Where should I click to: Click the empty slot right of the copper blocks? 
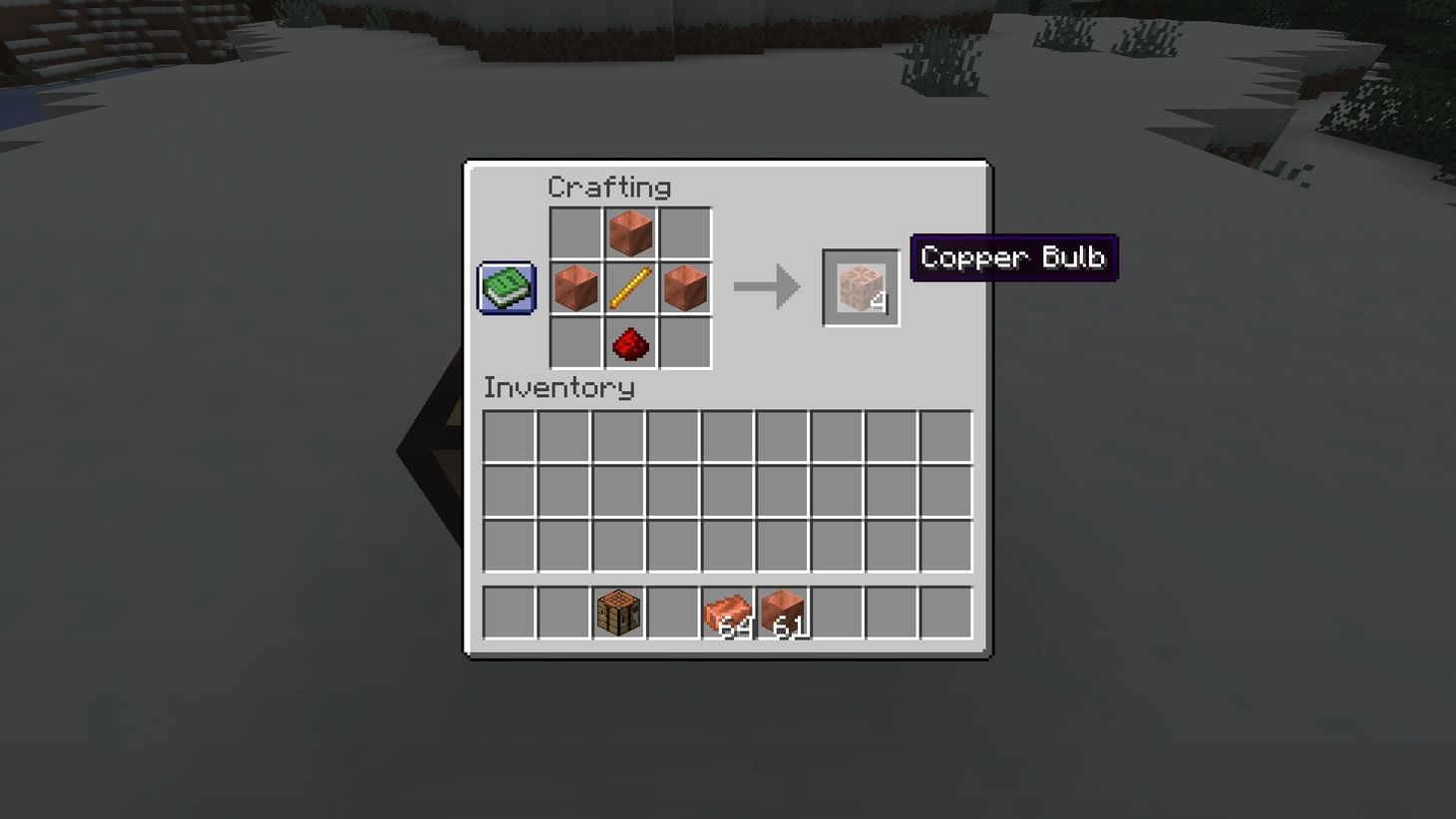pyautogui.click(x=839, y=610)
